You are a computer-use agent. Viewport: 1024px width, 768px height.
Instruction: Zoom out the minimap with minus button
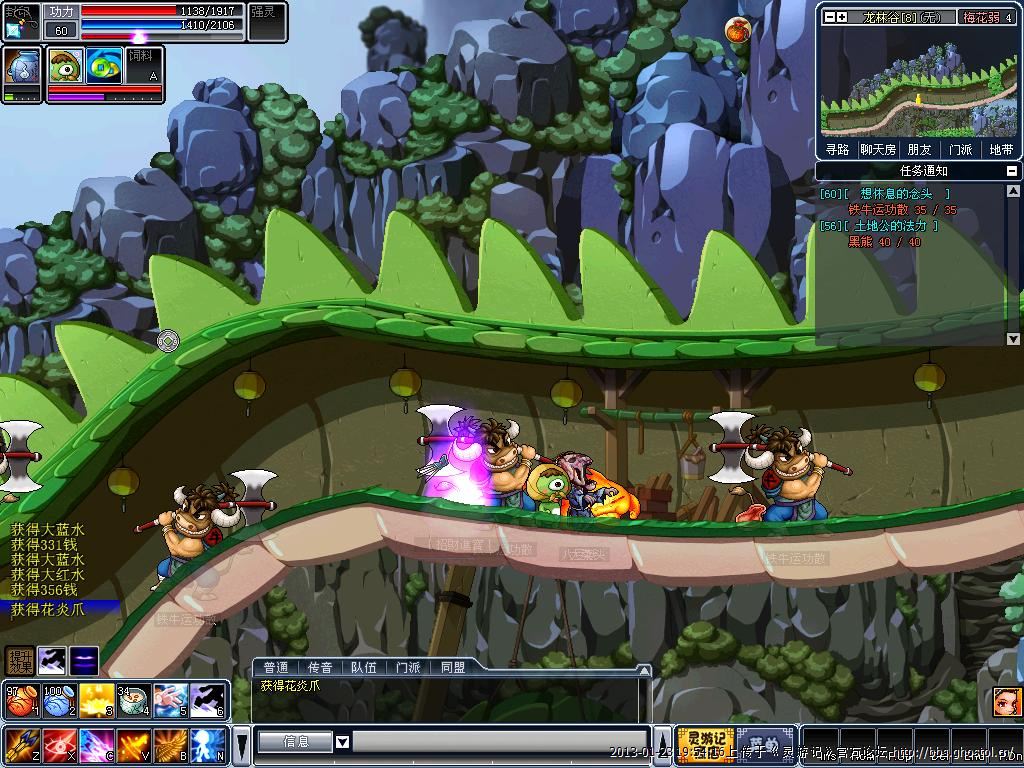pyautogui.click(x=828, y=17)
